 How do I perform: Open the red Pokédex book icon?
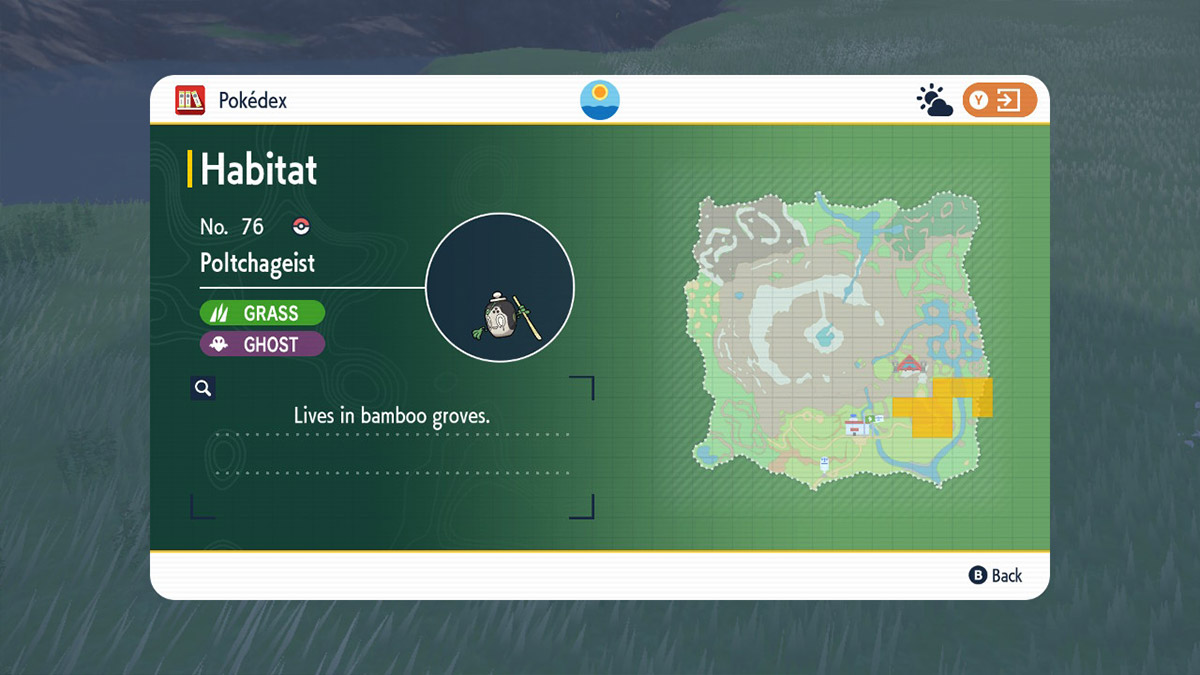[190, 100]
